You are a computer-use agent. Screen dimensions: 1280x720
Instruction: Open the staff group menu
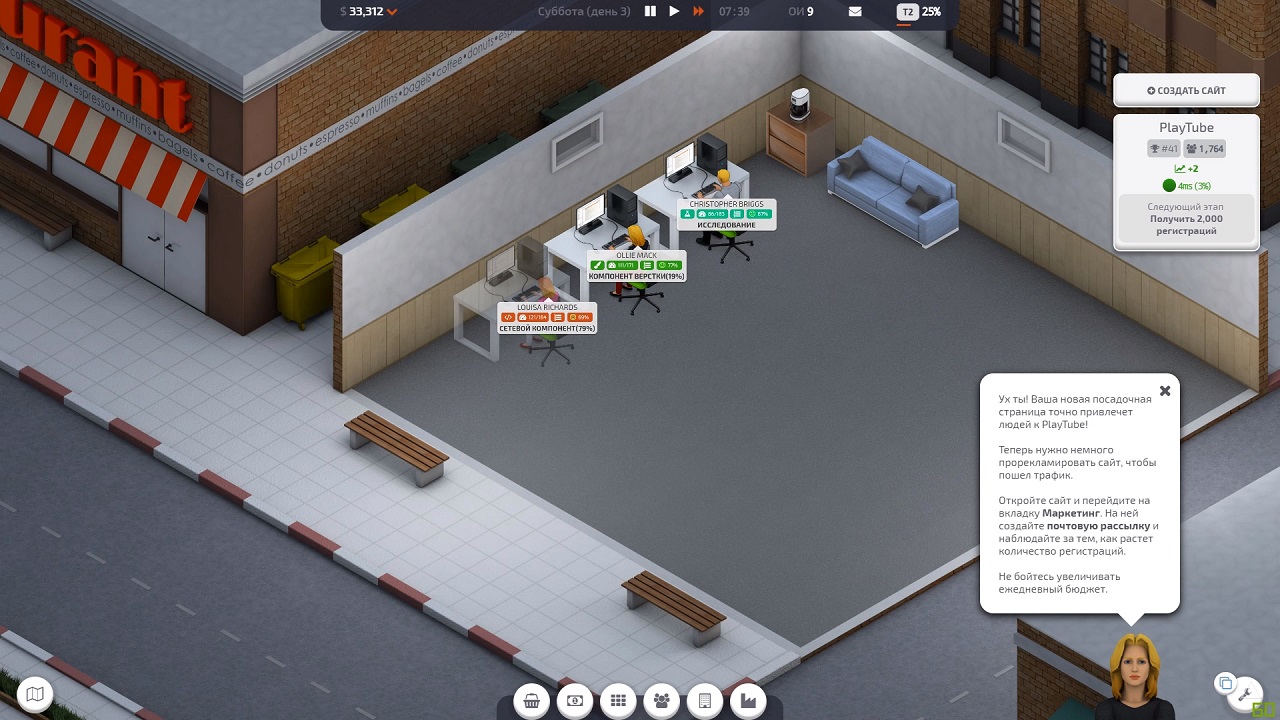[x=661, y=701]
